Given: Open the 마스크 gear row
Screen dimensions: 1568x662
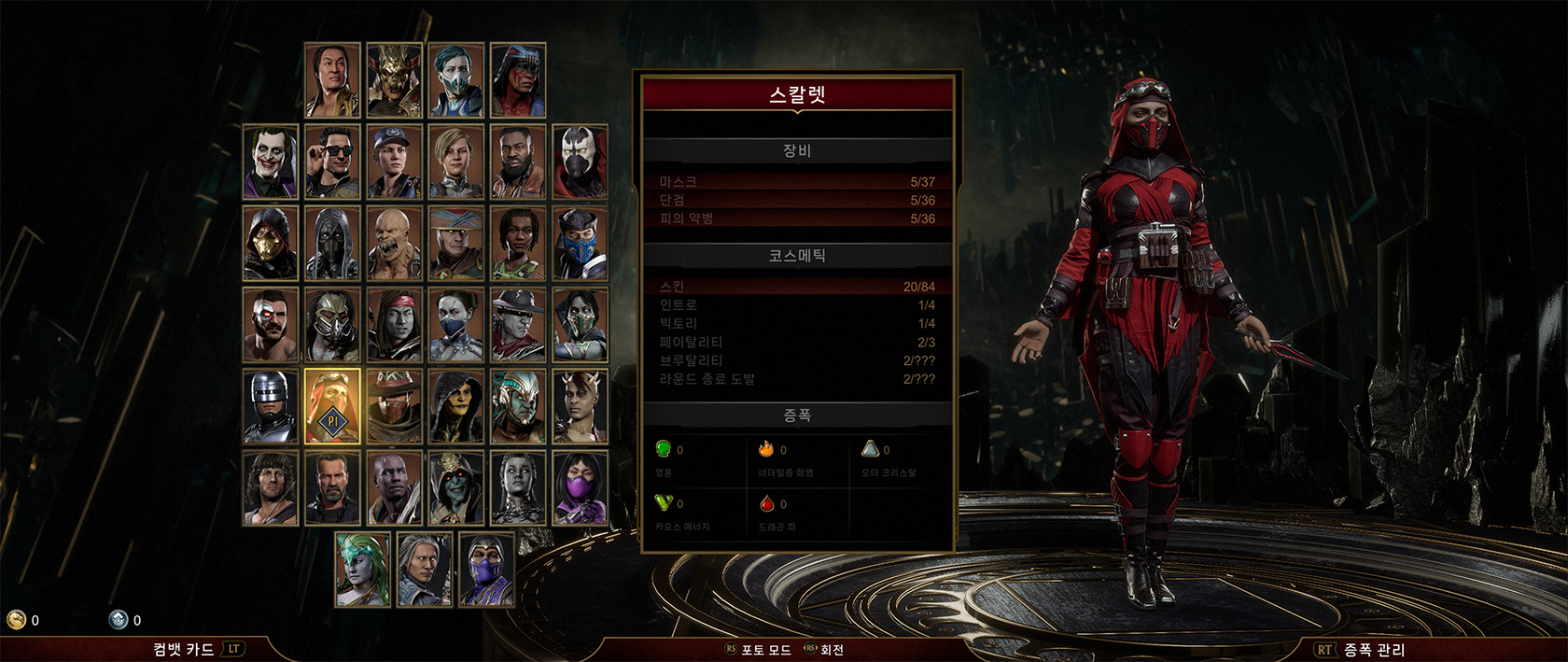Looking at the screenshot, I should click(797, 182).
